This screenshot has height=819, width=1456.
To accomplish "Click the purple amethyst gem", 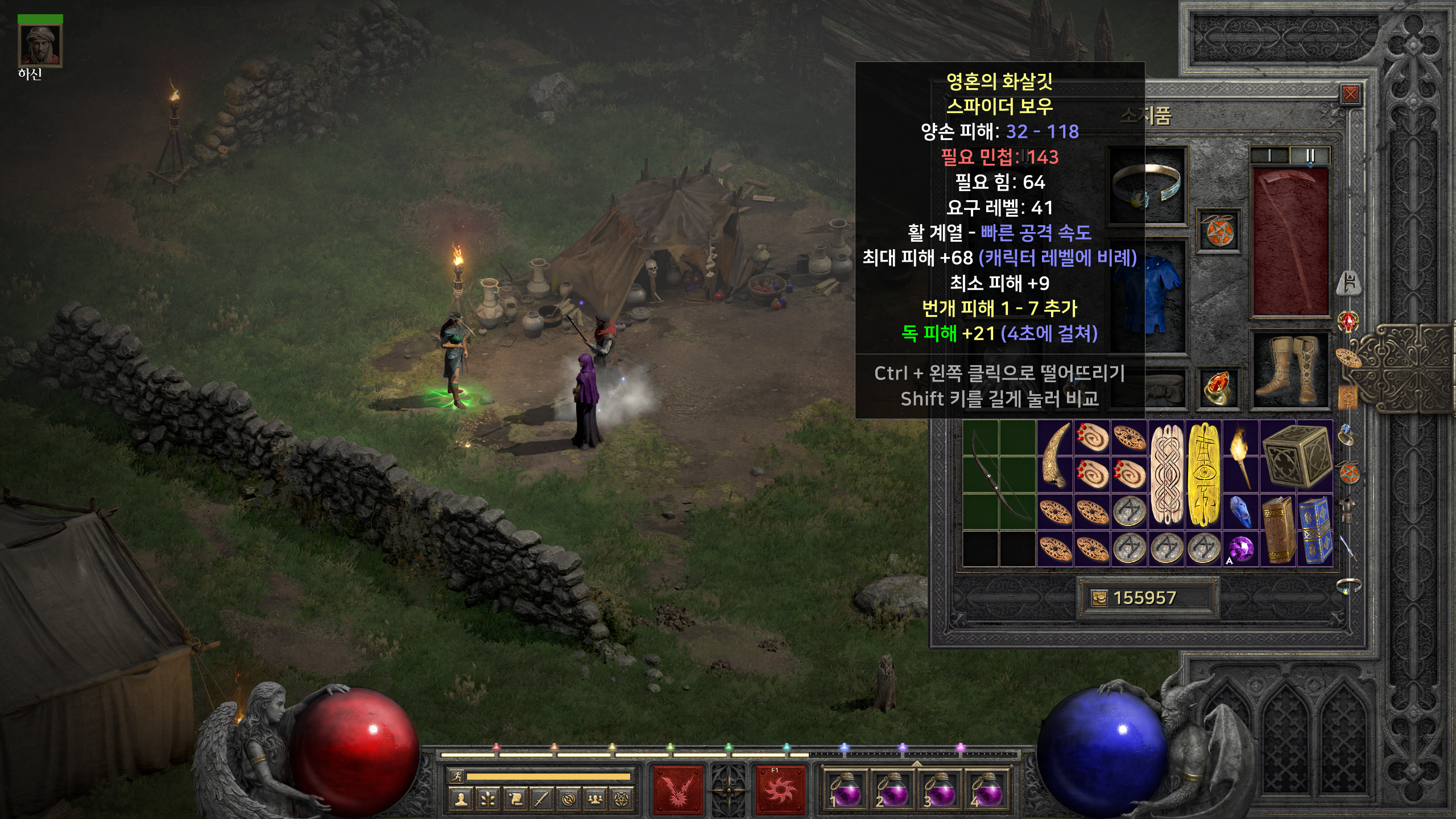I will point(1240,549).
